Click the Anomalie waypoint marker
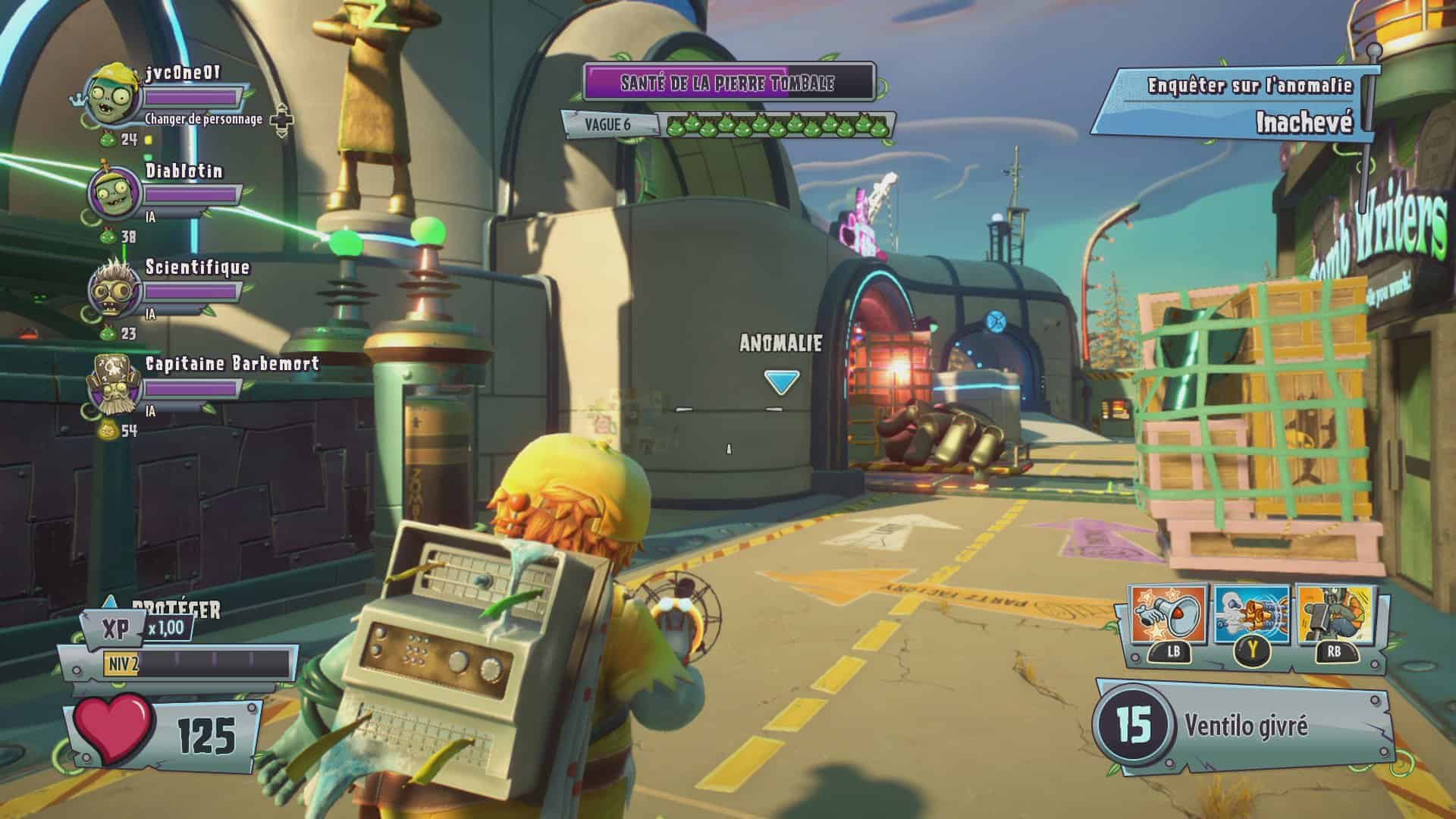Screen dimensions: 1456x819 (780, 381)
